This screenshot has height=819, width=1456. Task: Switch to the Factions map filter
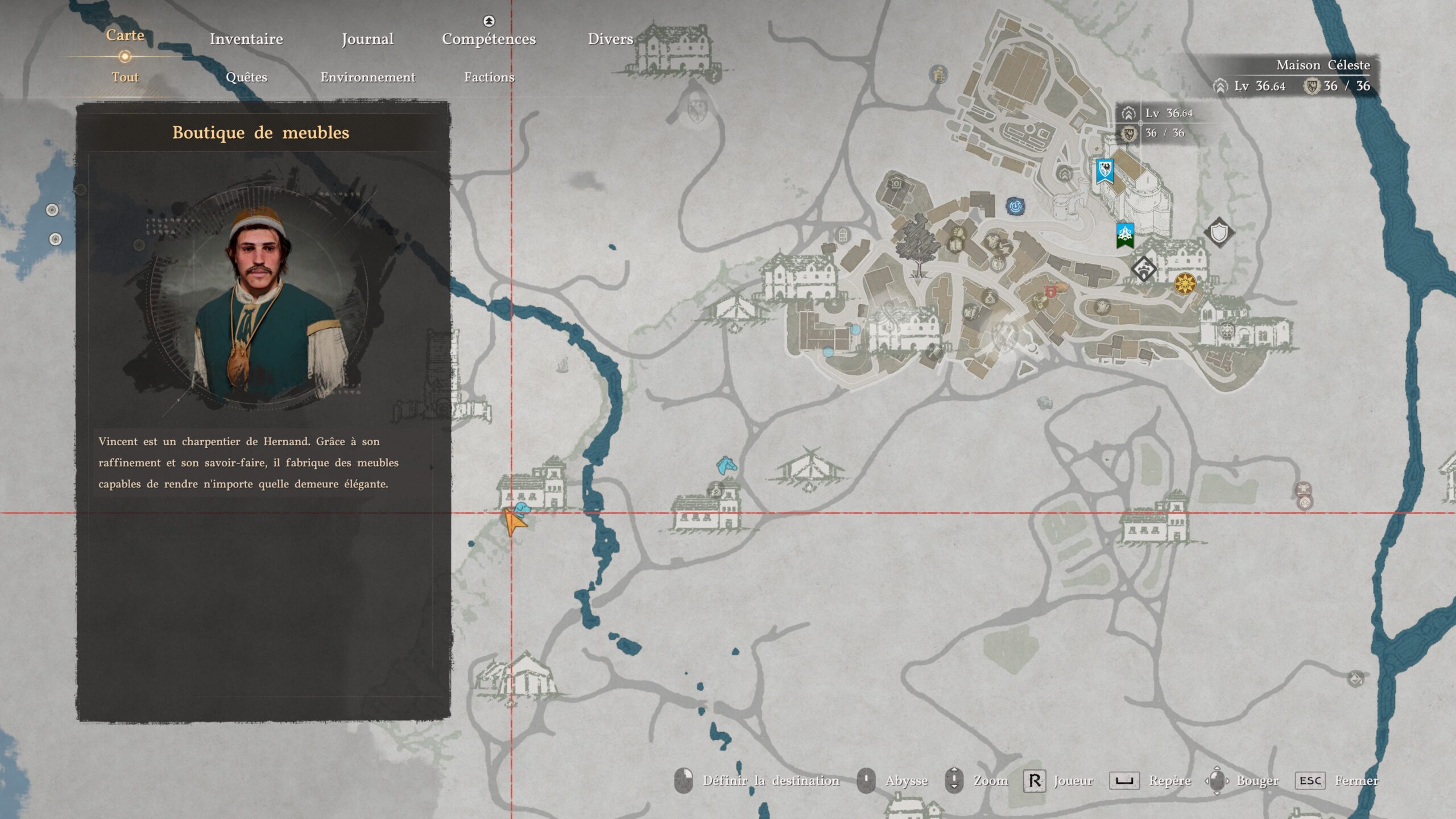(x=489, y=77)
